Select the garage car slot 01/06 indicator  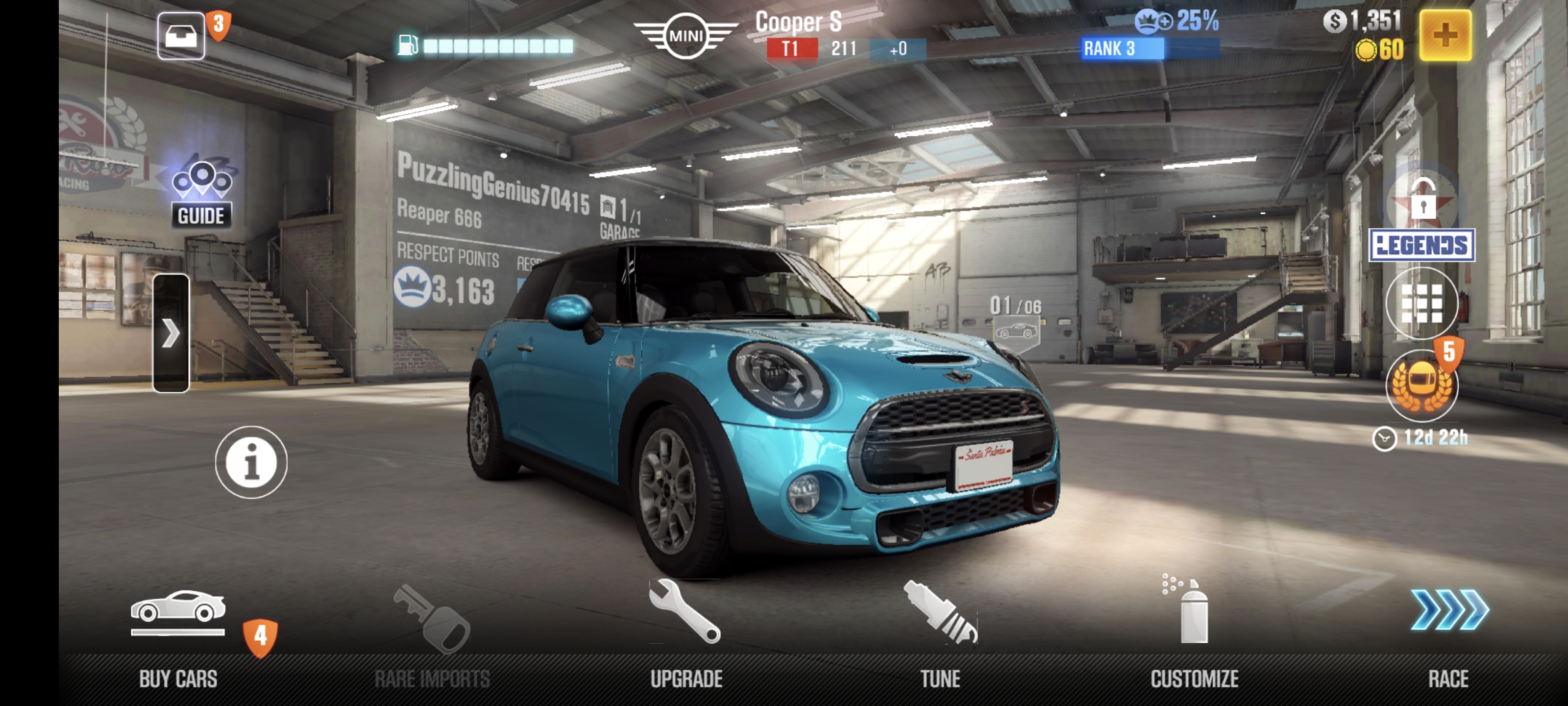[1016, 323]
